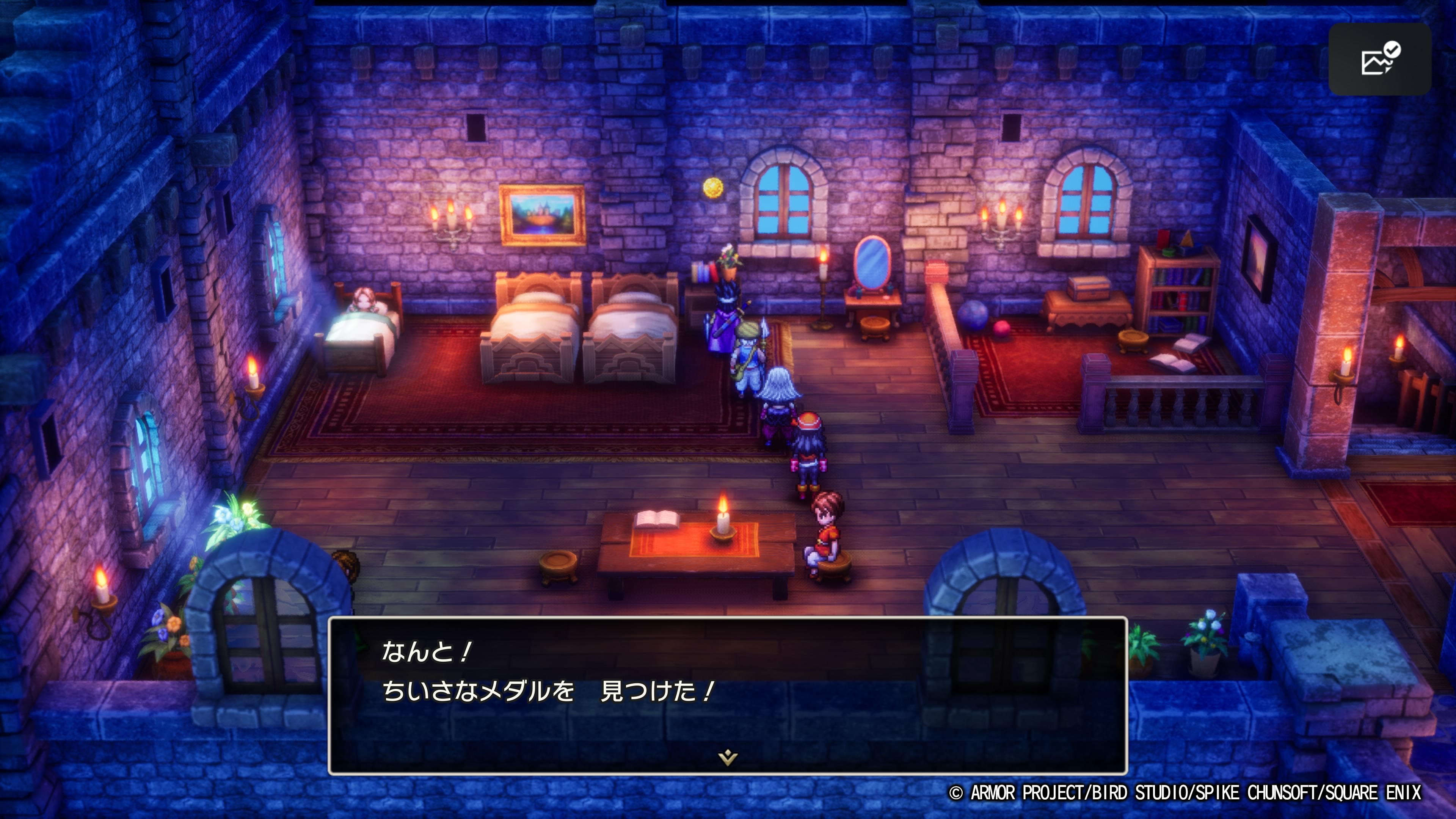Advance the dialogue with the down arrow
The height and width of the screenshot is (819, 1456).
(728, 757)
